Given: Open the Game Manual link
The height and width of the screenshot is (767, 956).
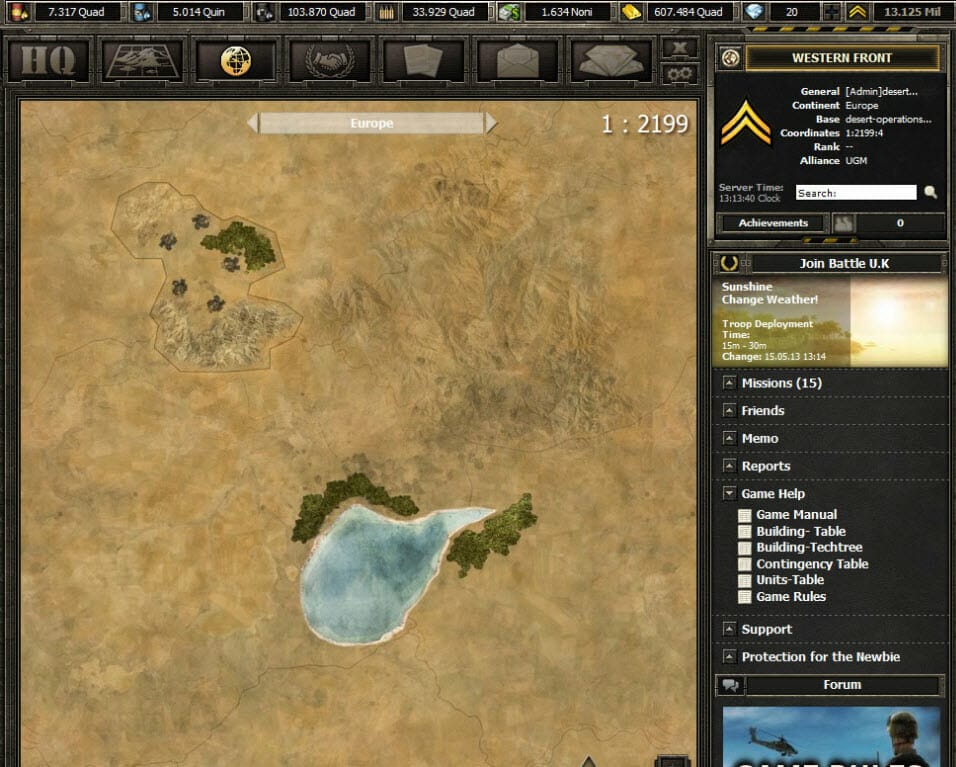Looking at the screenshot, I should 796,515.
